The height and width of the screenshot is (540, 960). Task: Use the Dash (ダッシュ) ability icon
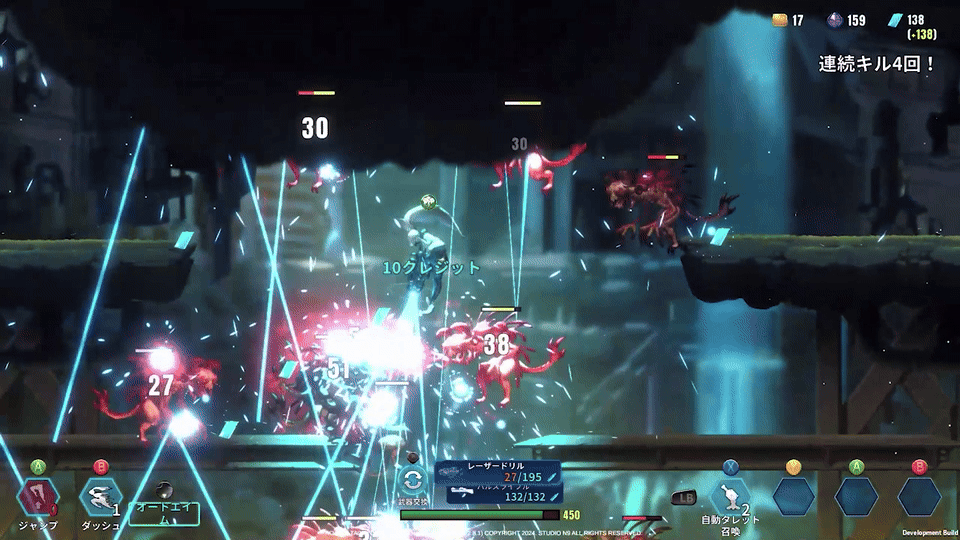coord(100,497)
